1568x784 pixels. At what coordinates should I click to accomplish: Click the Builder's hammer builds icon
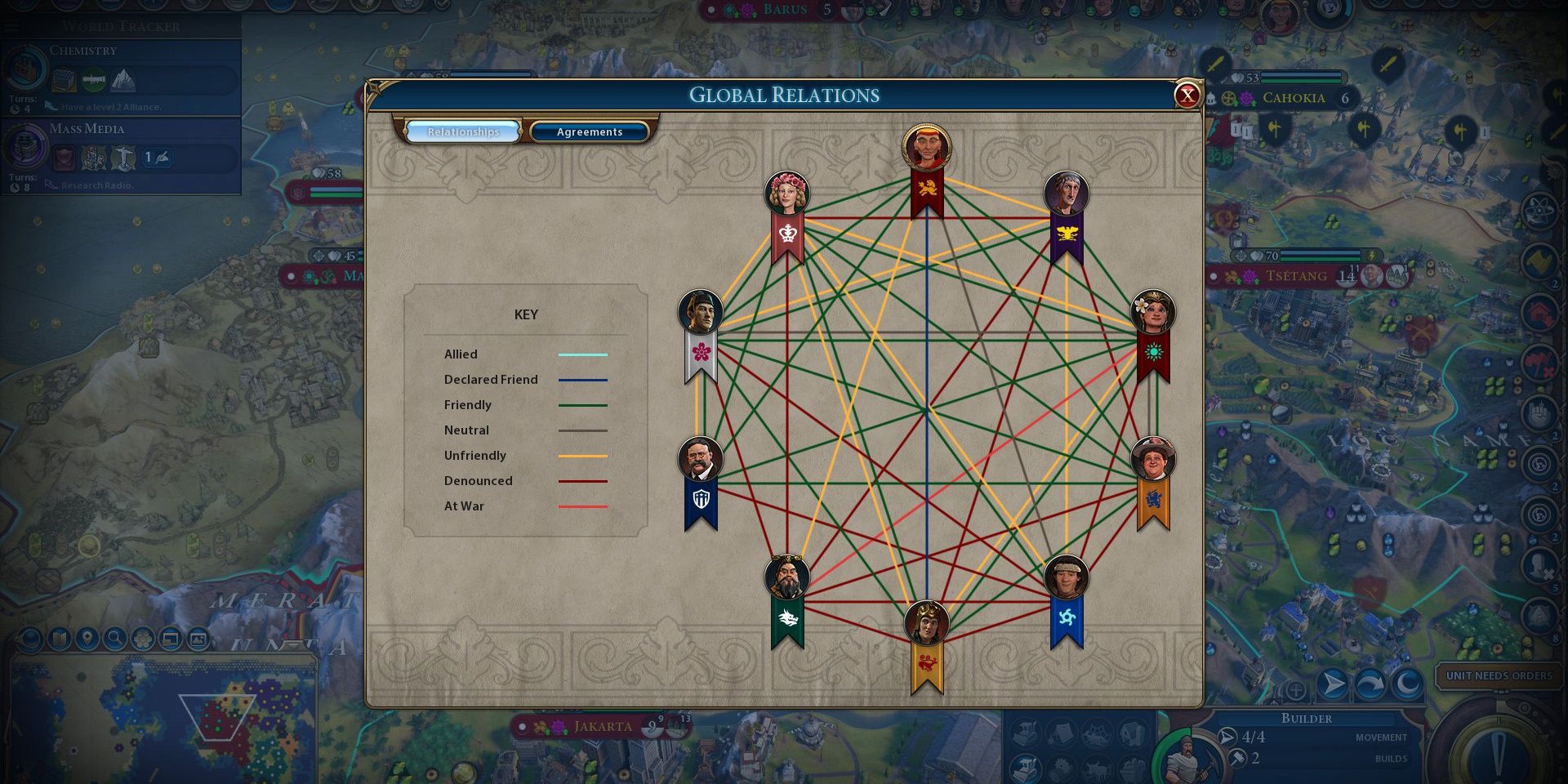tap(1236, 758)
